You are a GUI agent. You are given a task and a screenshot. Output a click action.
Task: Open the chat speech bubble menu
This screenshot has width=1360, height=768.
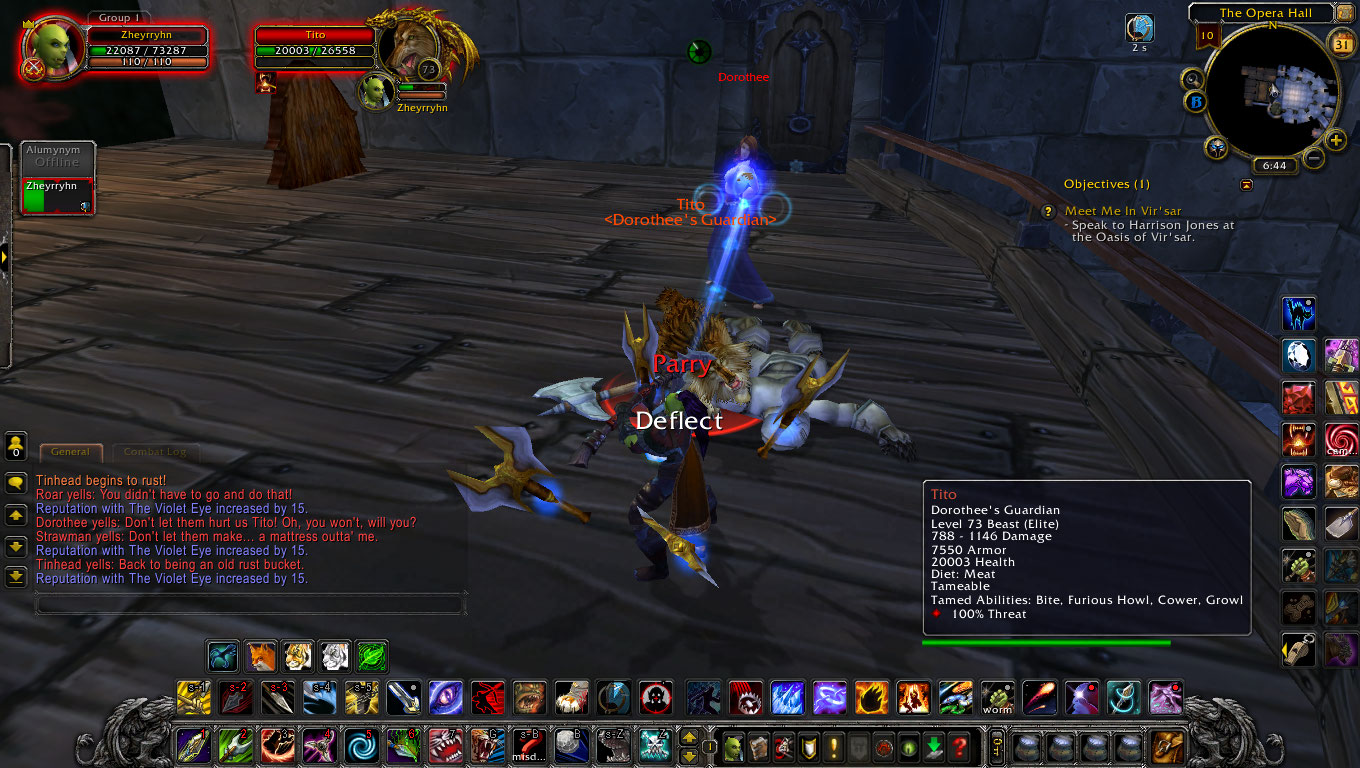(x=15, y=482)
